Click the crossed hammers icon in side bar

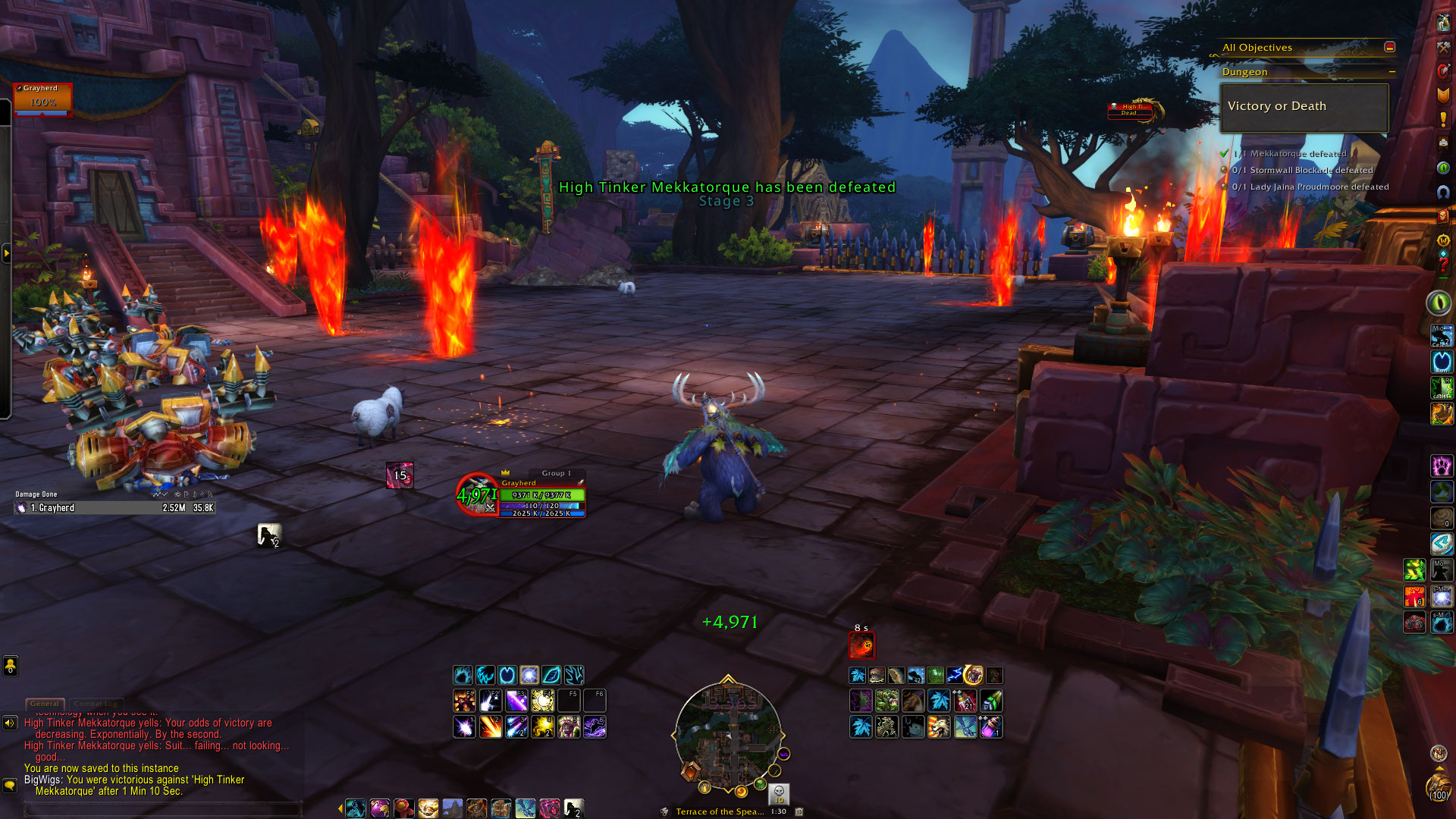tap(1443, 47)
